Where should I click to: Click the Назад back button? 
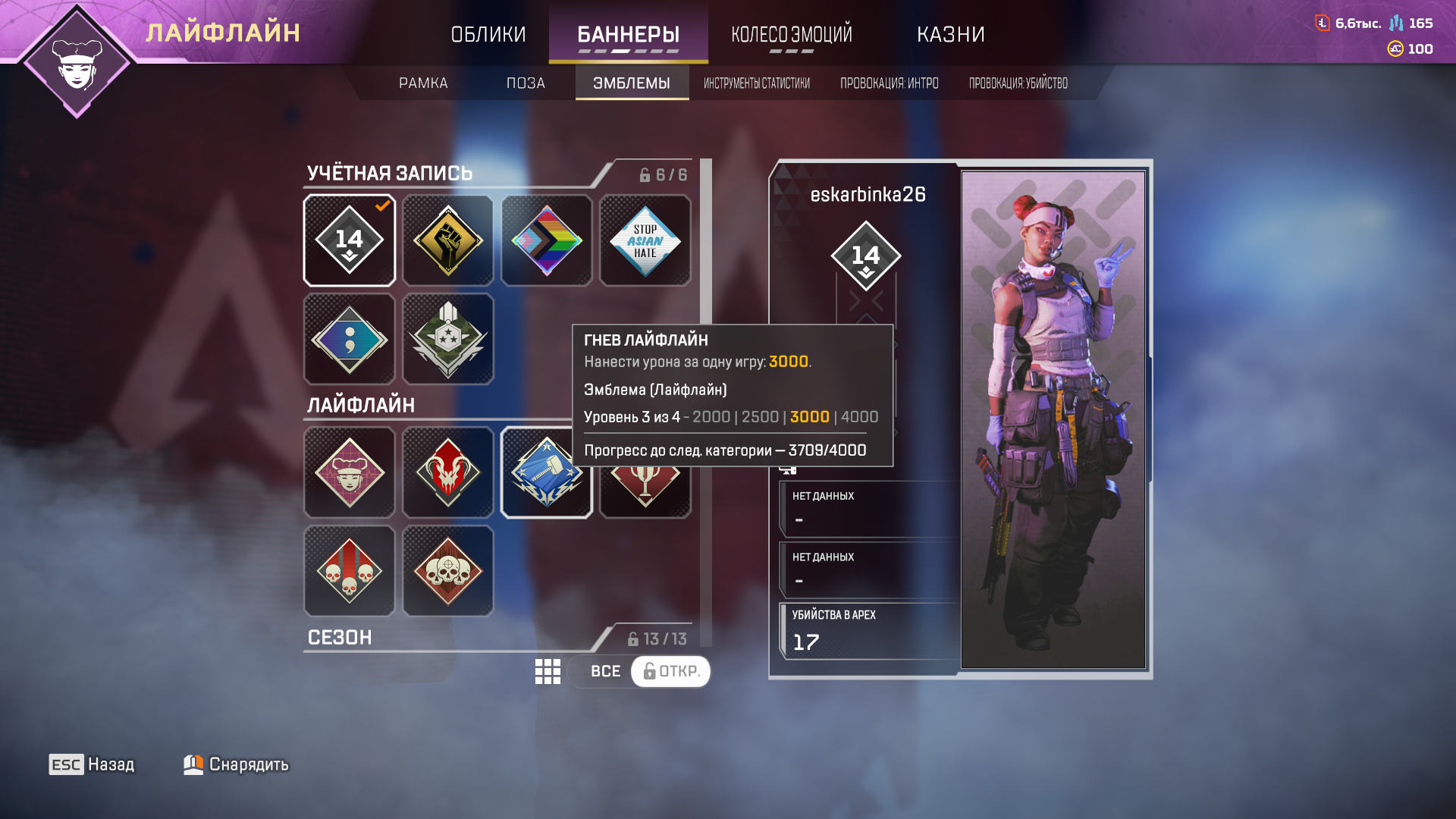coord(92,764)
